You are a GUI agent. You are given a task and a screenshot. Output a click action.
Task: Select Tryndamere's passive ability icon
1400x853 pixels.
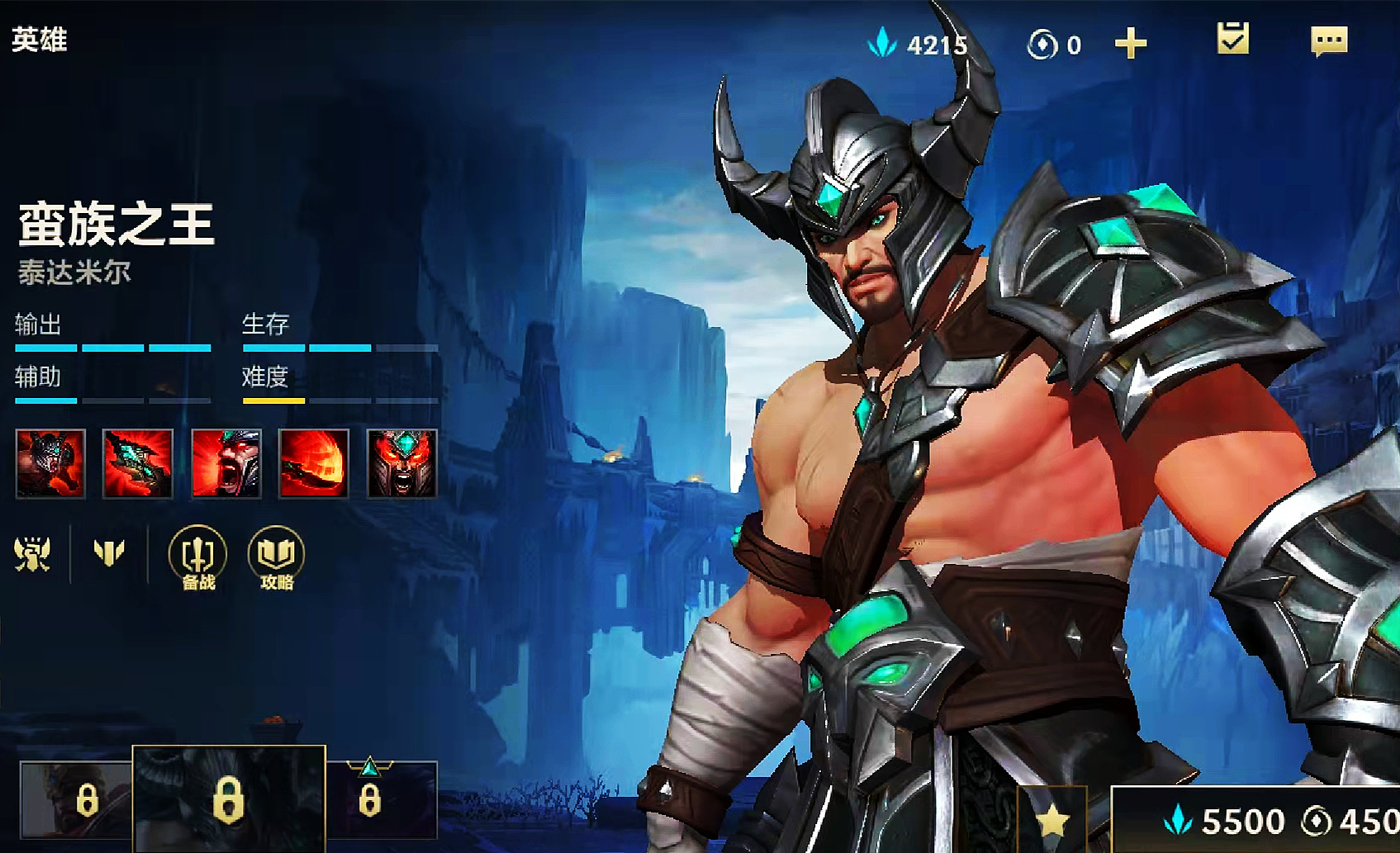51,463
